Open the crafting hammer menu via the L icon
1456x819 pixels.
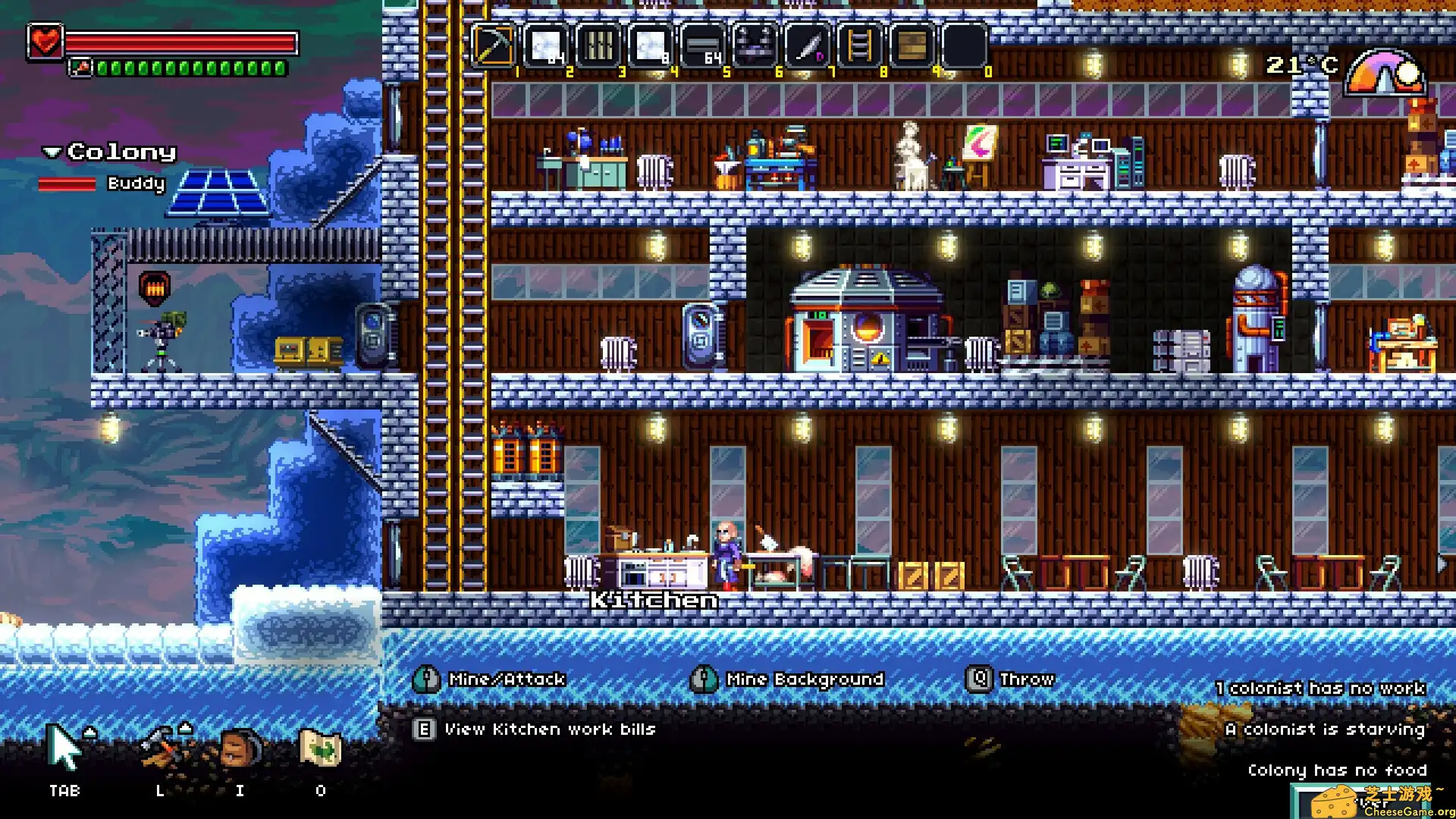tap(159, 747)
